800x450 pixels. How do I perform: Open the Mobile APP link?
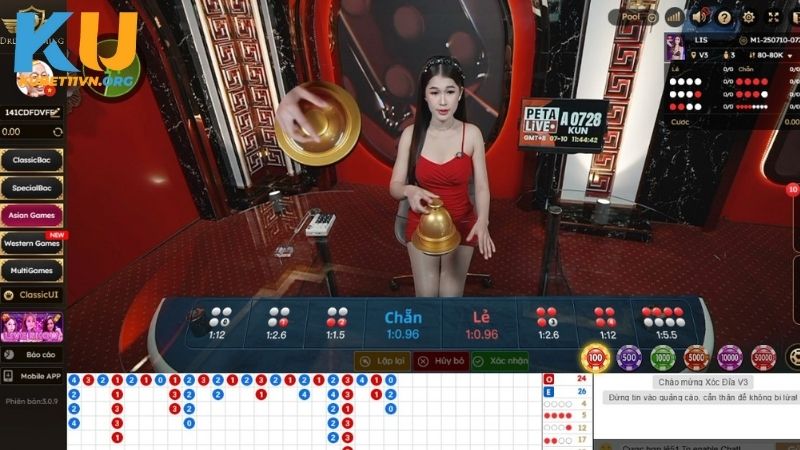pyautogui.click(x=32, y=377)
